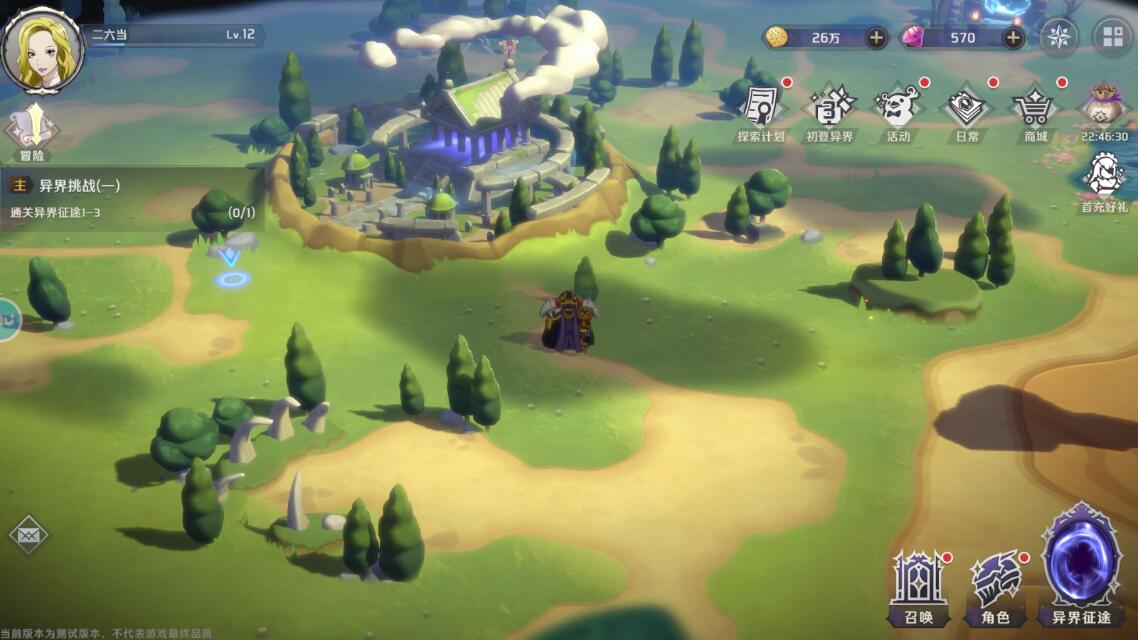The image size is (1138, 640).
Task: Open the 日常 daily tasks
Action: 966,112
